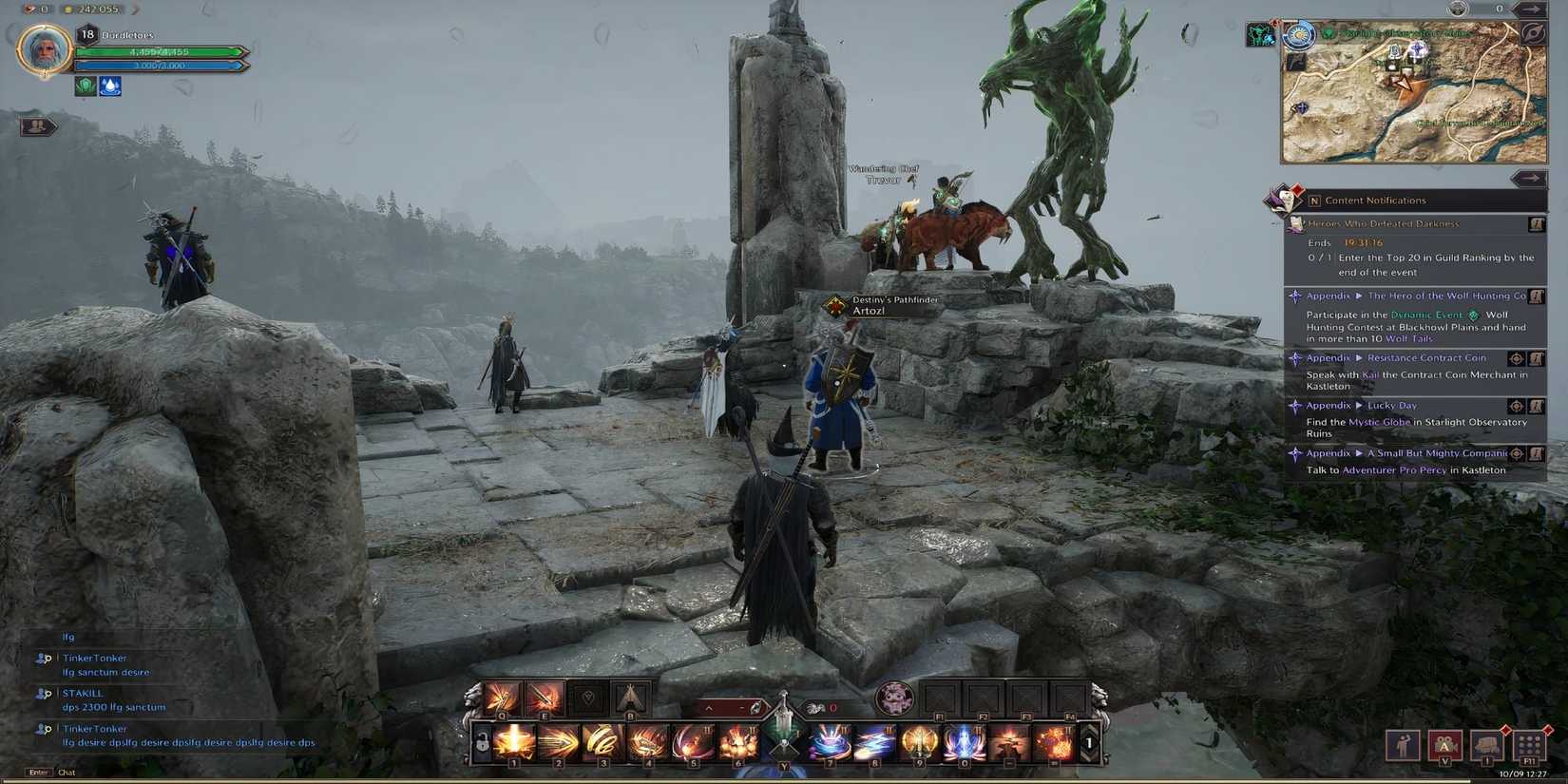
Task: Expand the minimap with the top-right arrow
Action: 1533,10
